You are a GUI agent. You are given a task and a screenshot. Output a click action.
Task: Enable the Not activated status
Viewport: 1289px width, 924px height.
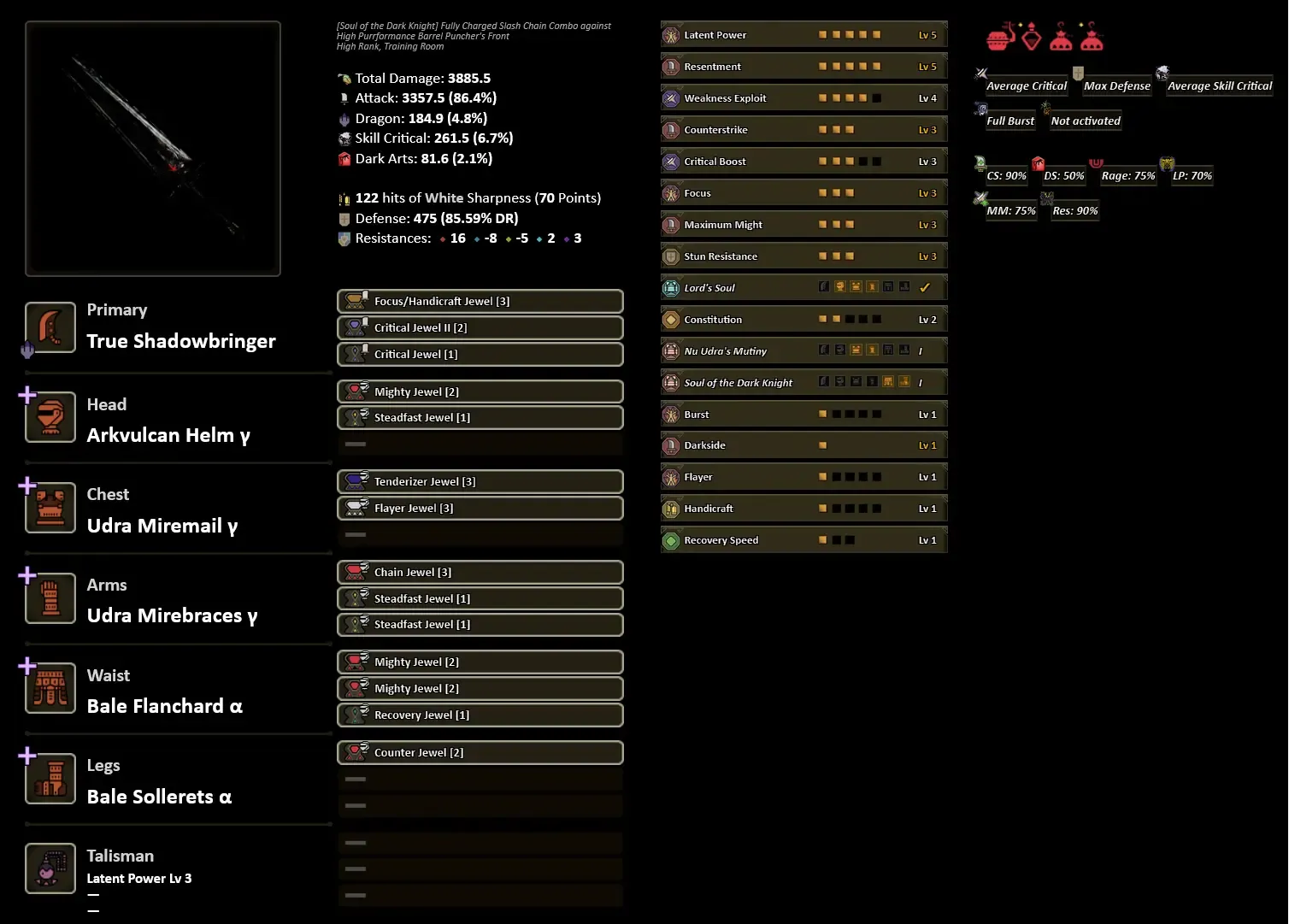pyautogui.click(x=1085, y=120)
